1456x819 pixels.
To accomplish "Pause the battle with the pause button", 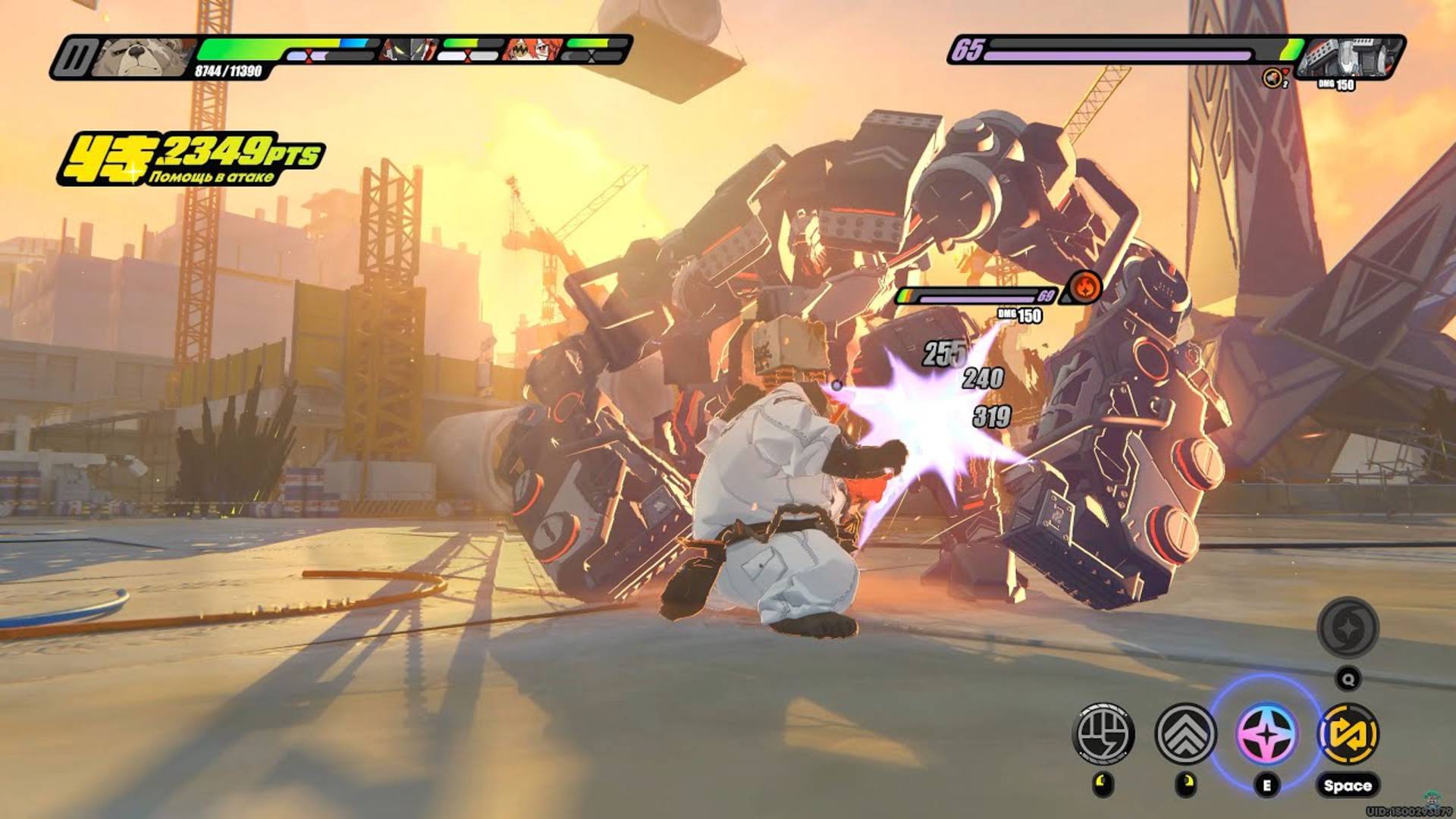I will tap(75, 57).
